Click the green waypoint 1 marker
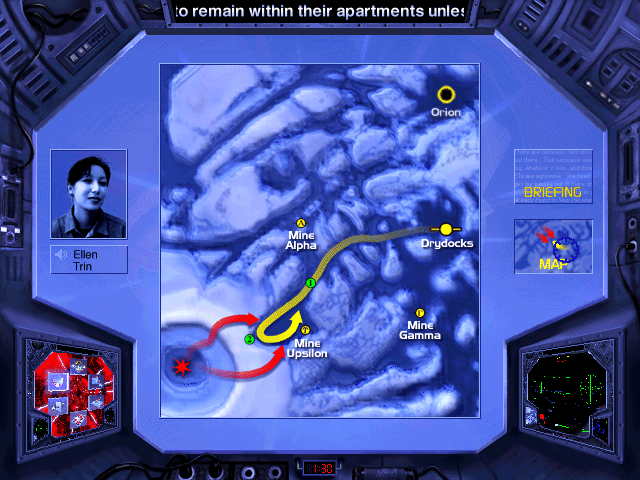640x480 pixels. point(311,284)
